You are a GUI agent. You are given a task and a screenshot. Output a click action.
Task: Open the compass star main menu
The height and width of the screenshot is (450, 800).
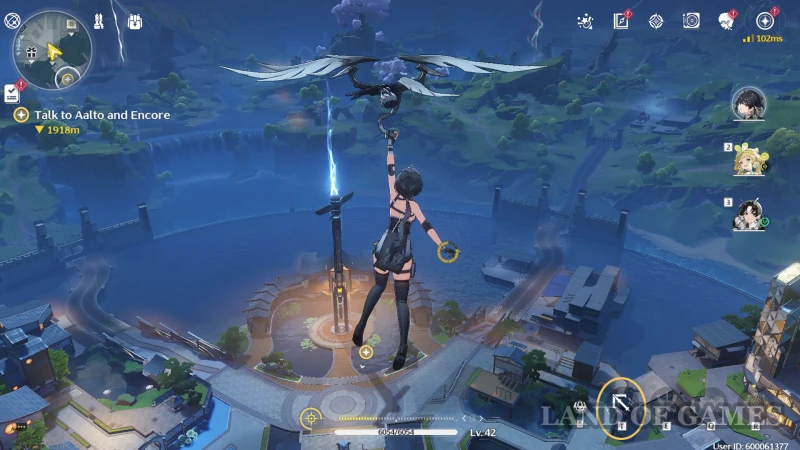coord(765,20)
